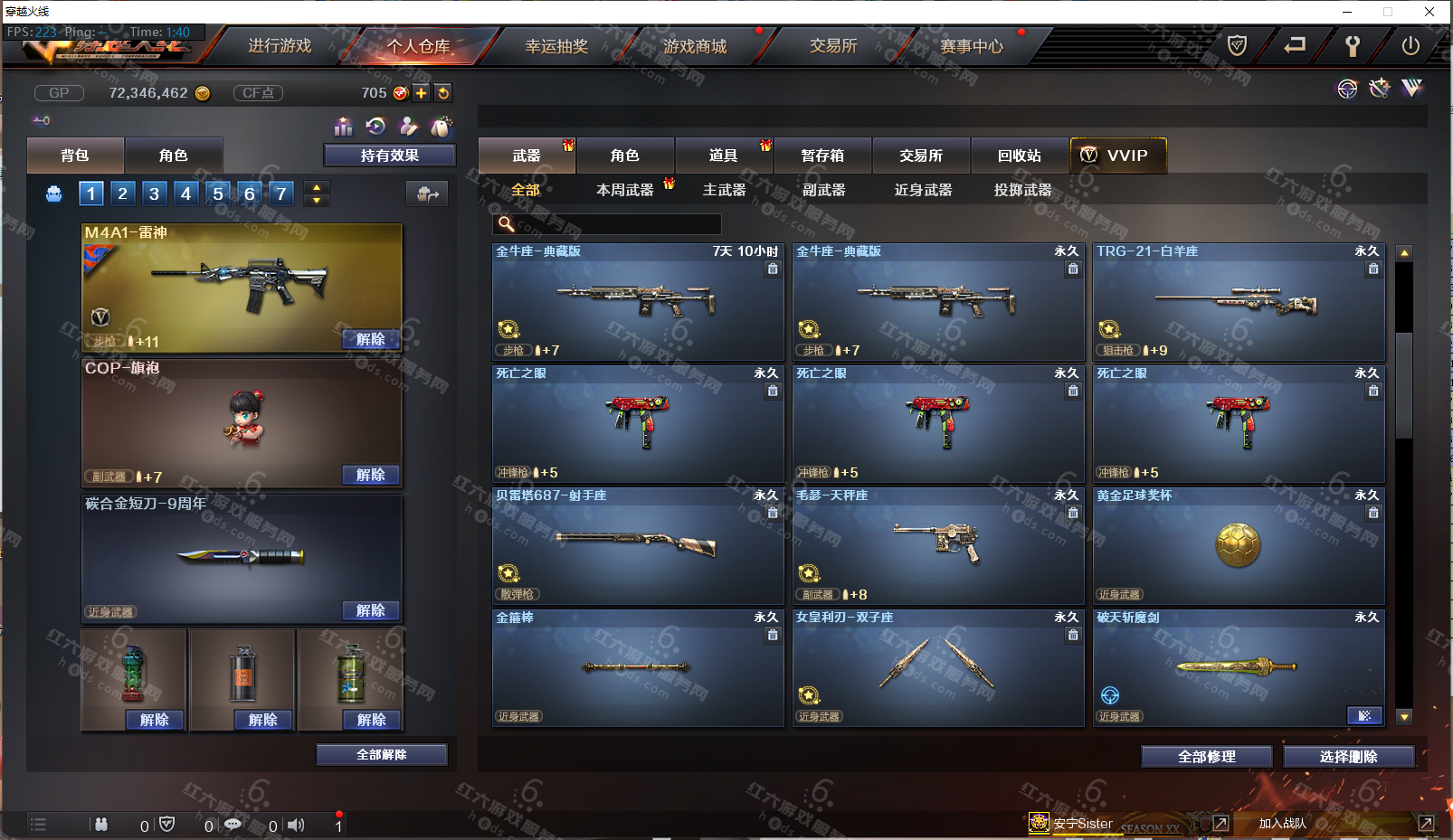Filter by 主武器 primary weapons
The height and width of the screenshot is (840, 1453).
[725, 190]
